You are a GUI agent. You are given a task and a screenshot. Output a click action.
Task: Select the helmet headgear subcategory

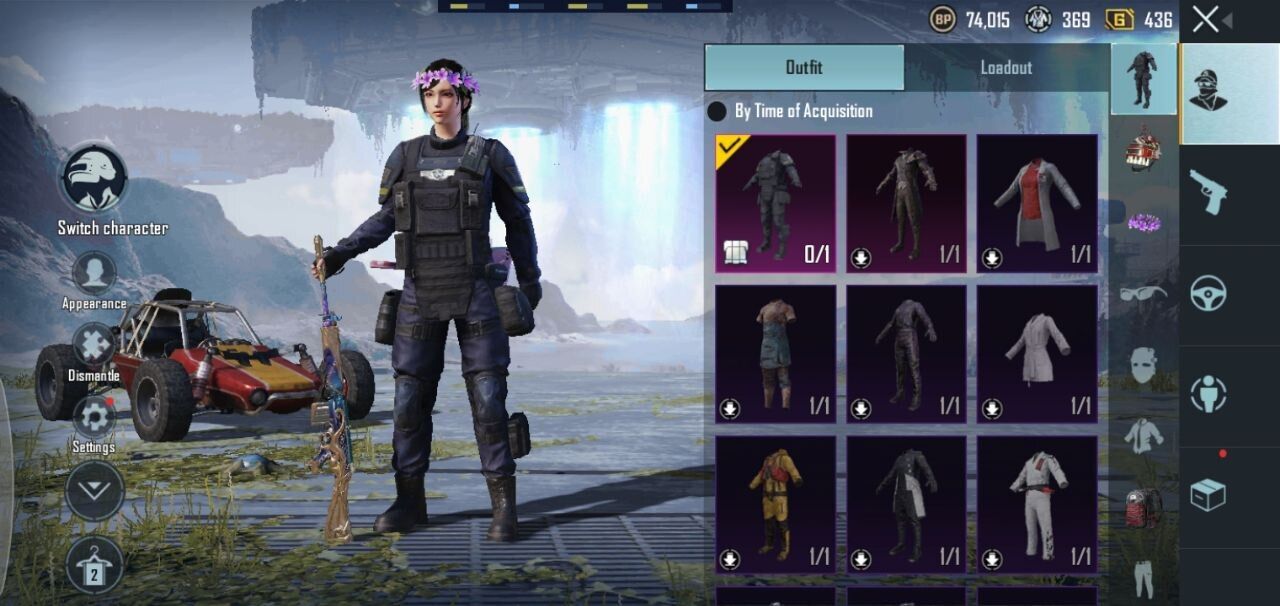click(x=1143, y=150)
